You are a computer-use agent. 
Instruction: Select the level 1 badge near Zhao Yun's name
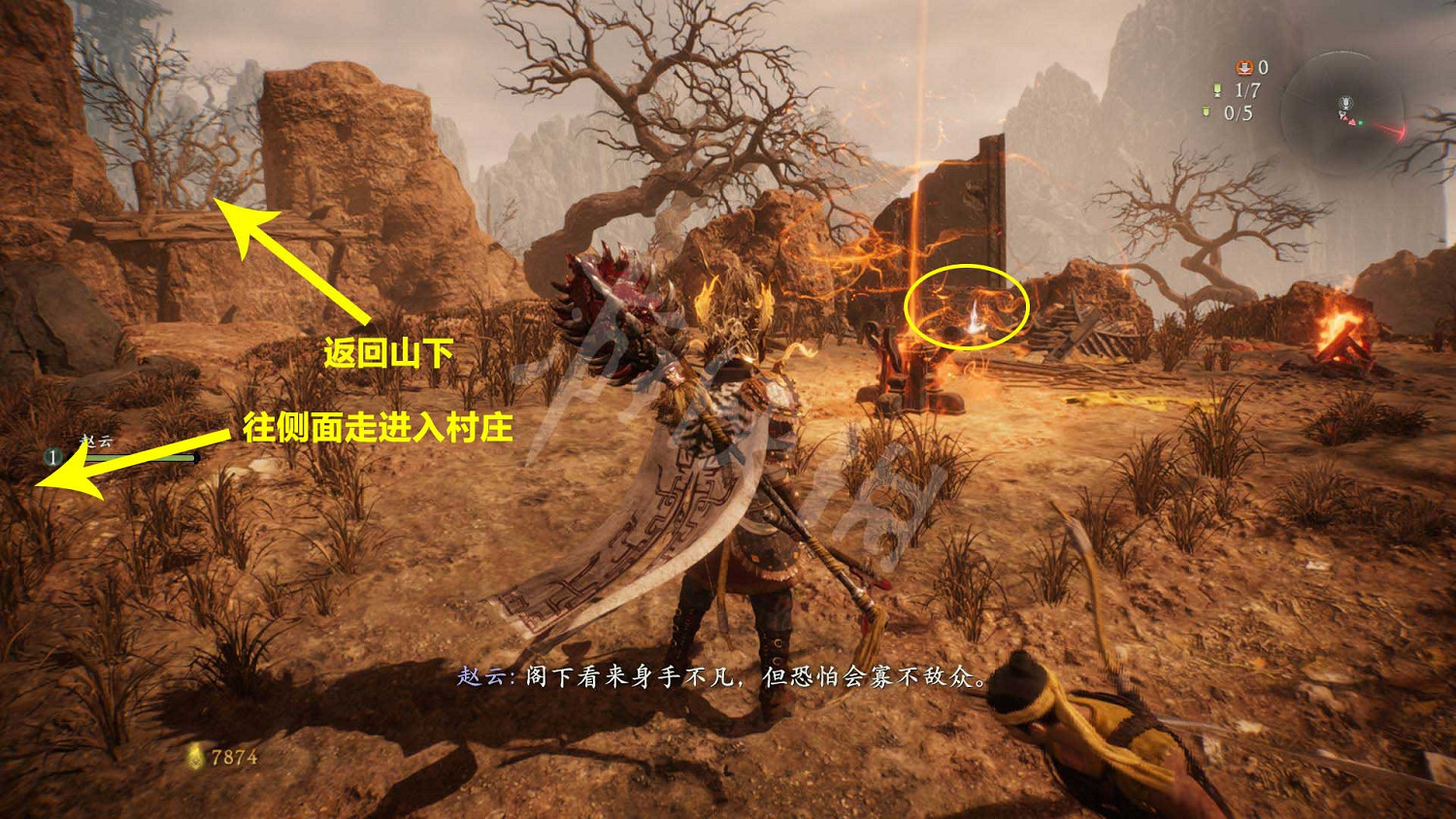point(52,456)
